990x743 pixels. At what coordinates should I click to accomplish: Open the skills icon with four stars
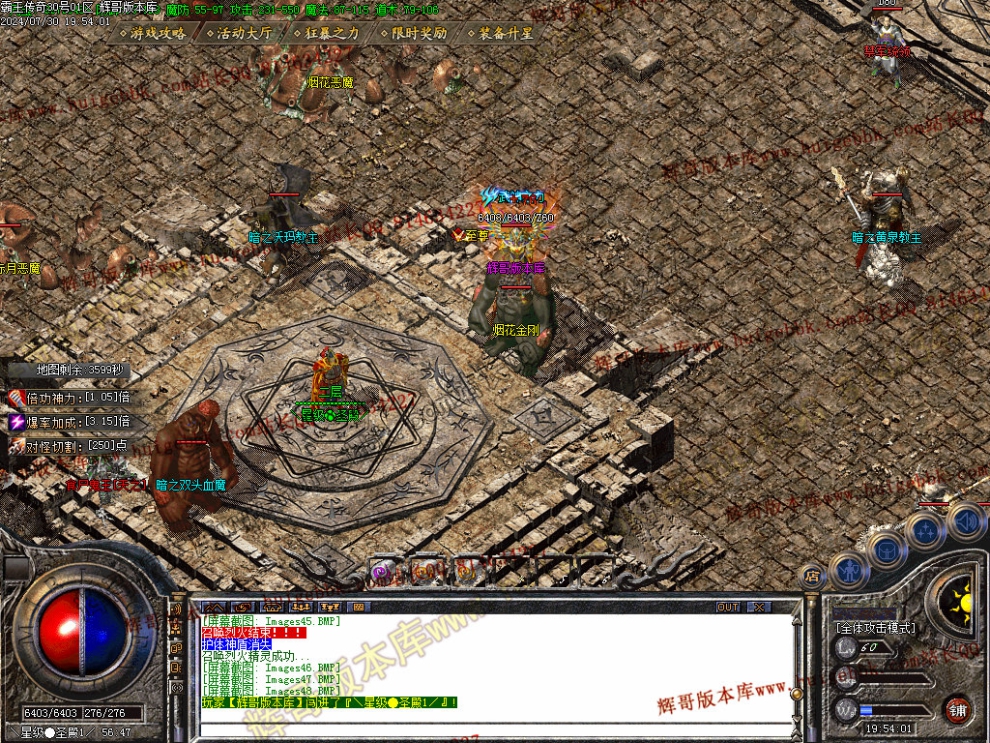[926, 530]
